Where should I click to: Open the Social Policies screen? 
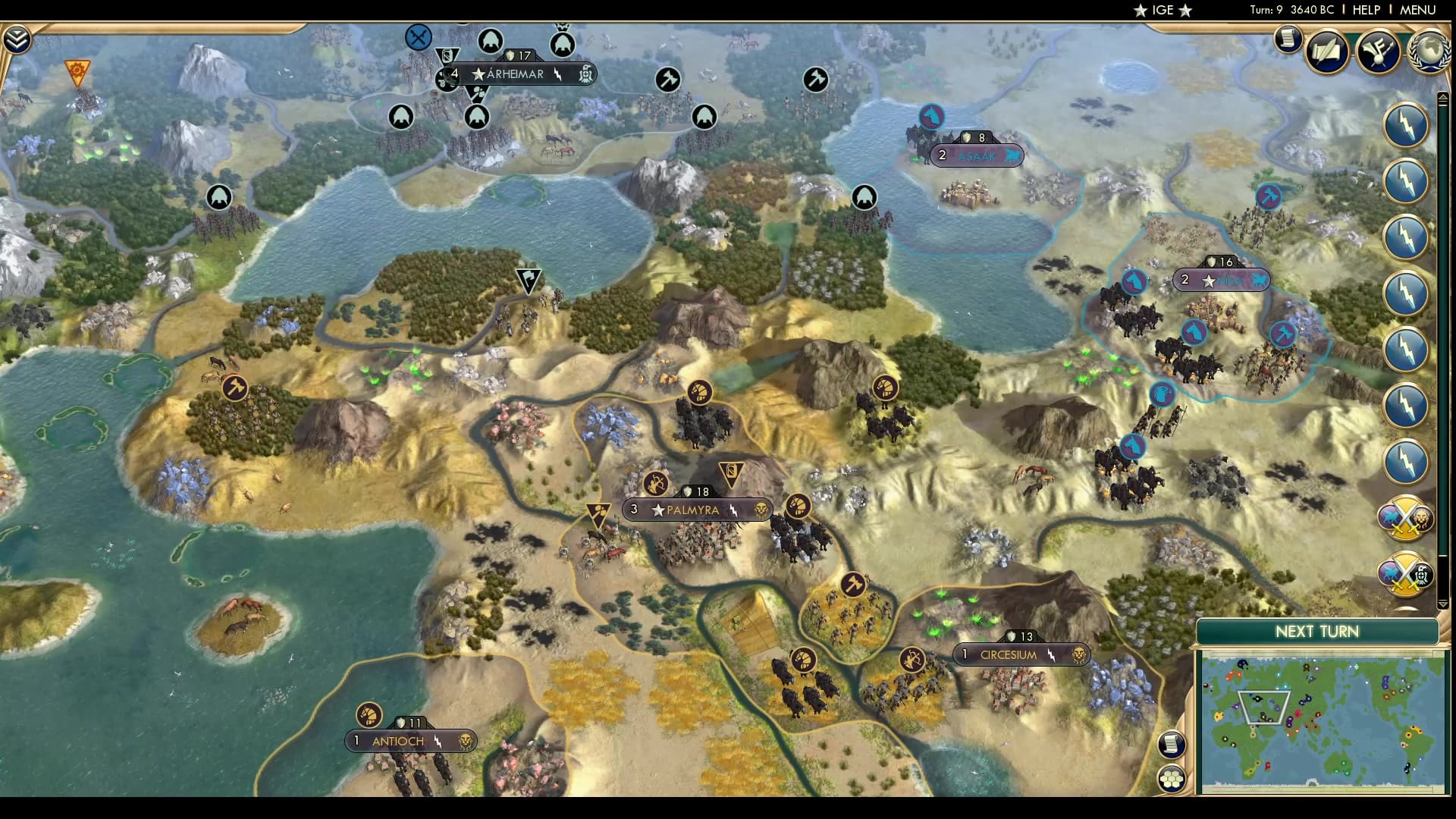tap(1329, 52)
